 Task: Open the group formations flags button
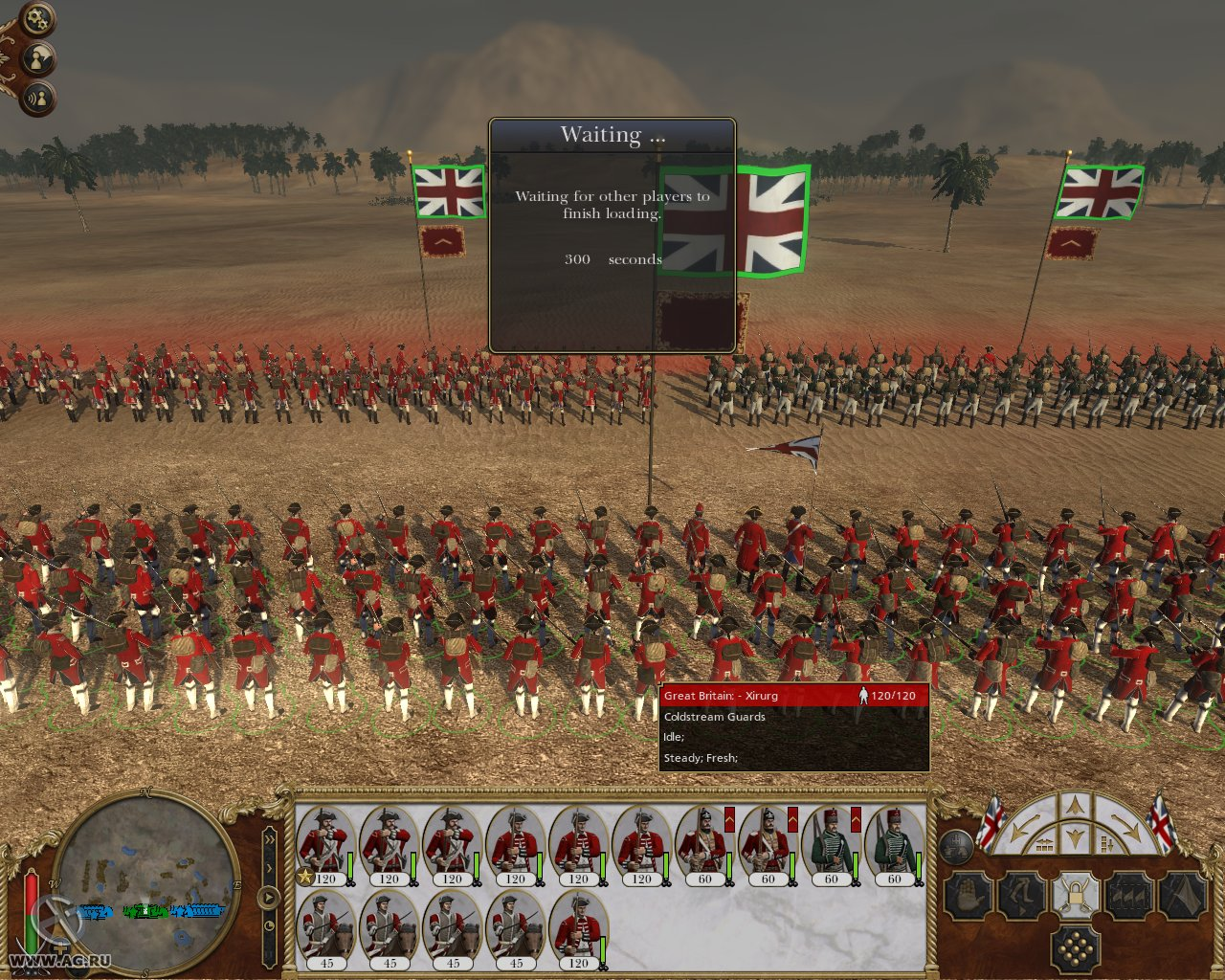[x=1129, y=897]
